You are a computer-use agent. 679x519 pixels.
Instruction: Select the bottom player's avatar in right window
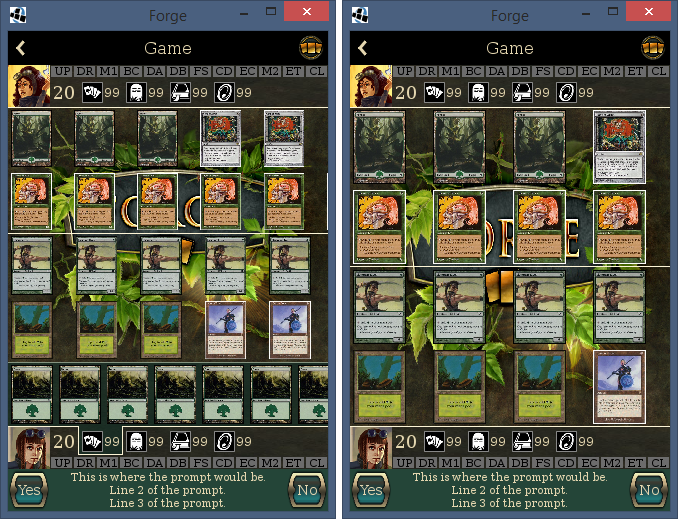(x=370, y=449)
